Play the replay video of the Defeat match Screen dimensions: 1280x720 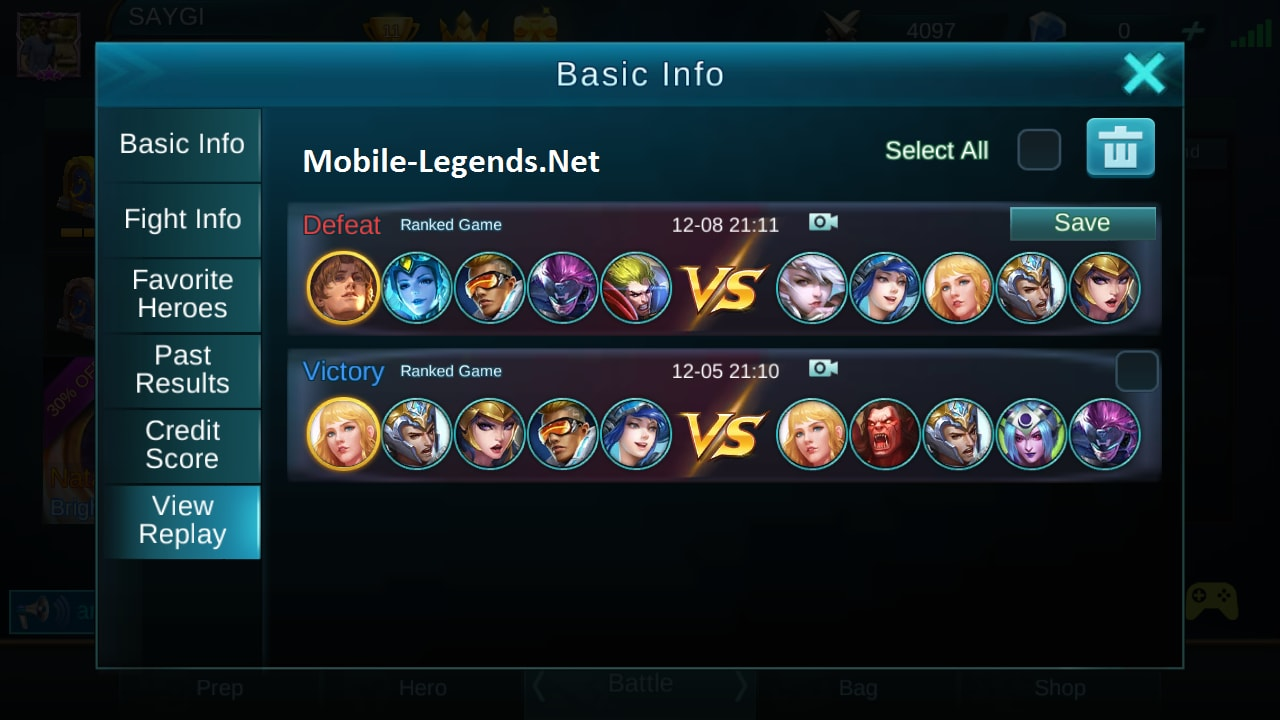click(822, 222)
